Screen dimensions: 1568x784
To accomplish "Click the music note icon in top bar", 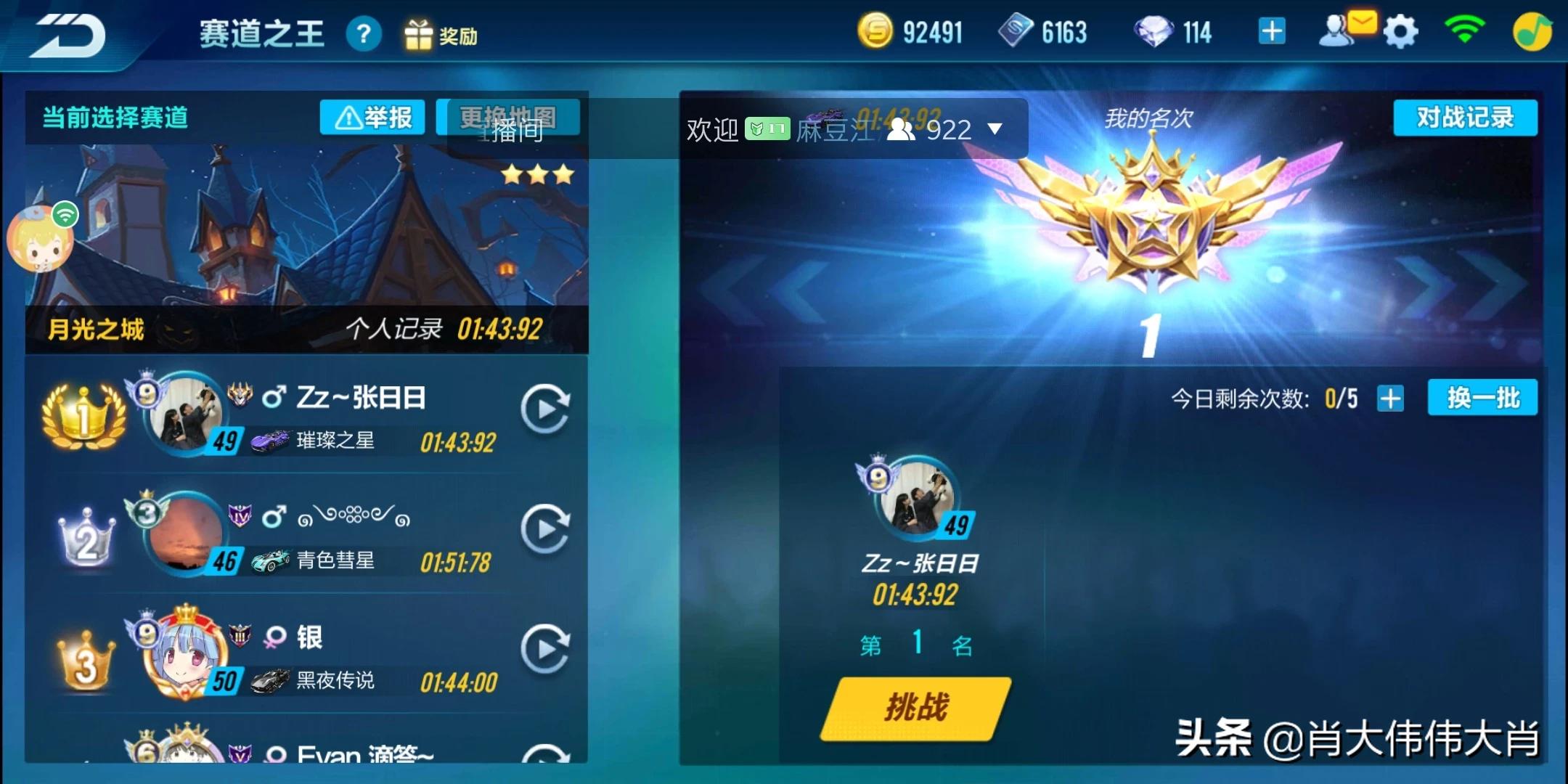I will tap(1534, 30).
